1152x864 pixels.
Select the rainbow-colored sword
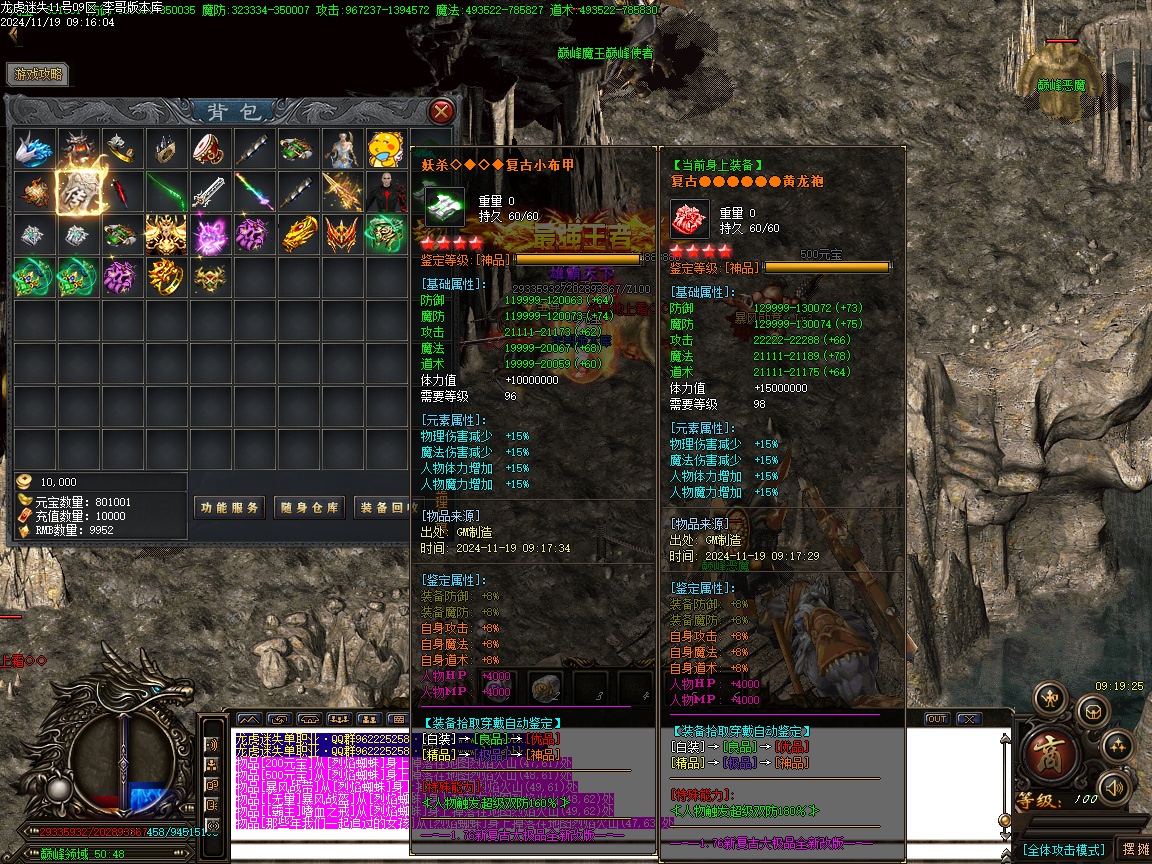(x=254, y=191)
